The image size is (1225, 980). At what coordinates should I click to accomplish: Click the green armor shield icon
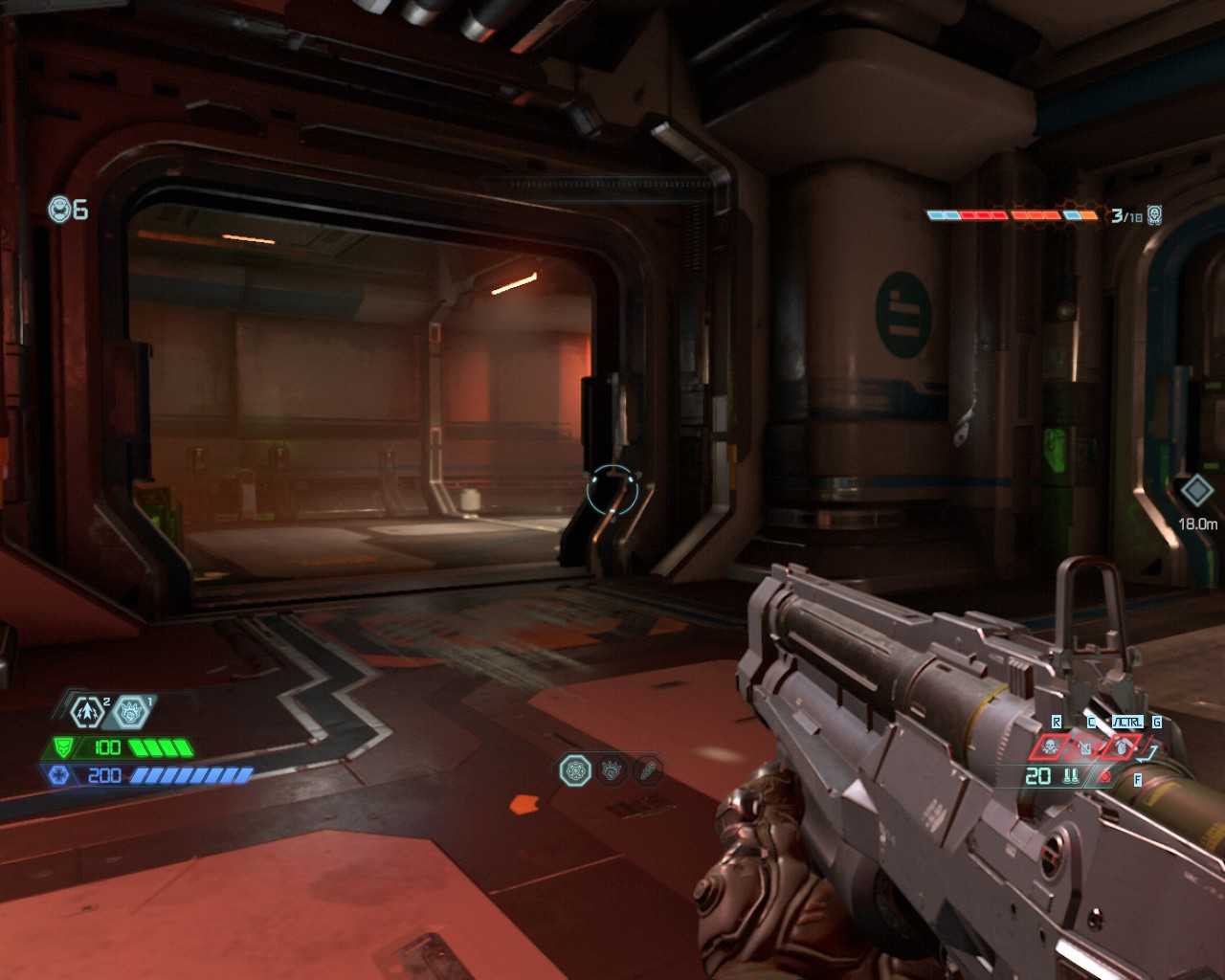[x=64, y=747]
